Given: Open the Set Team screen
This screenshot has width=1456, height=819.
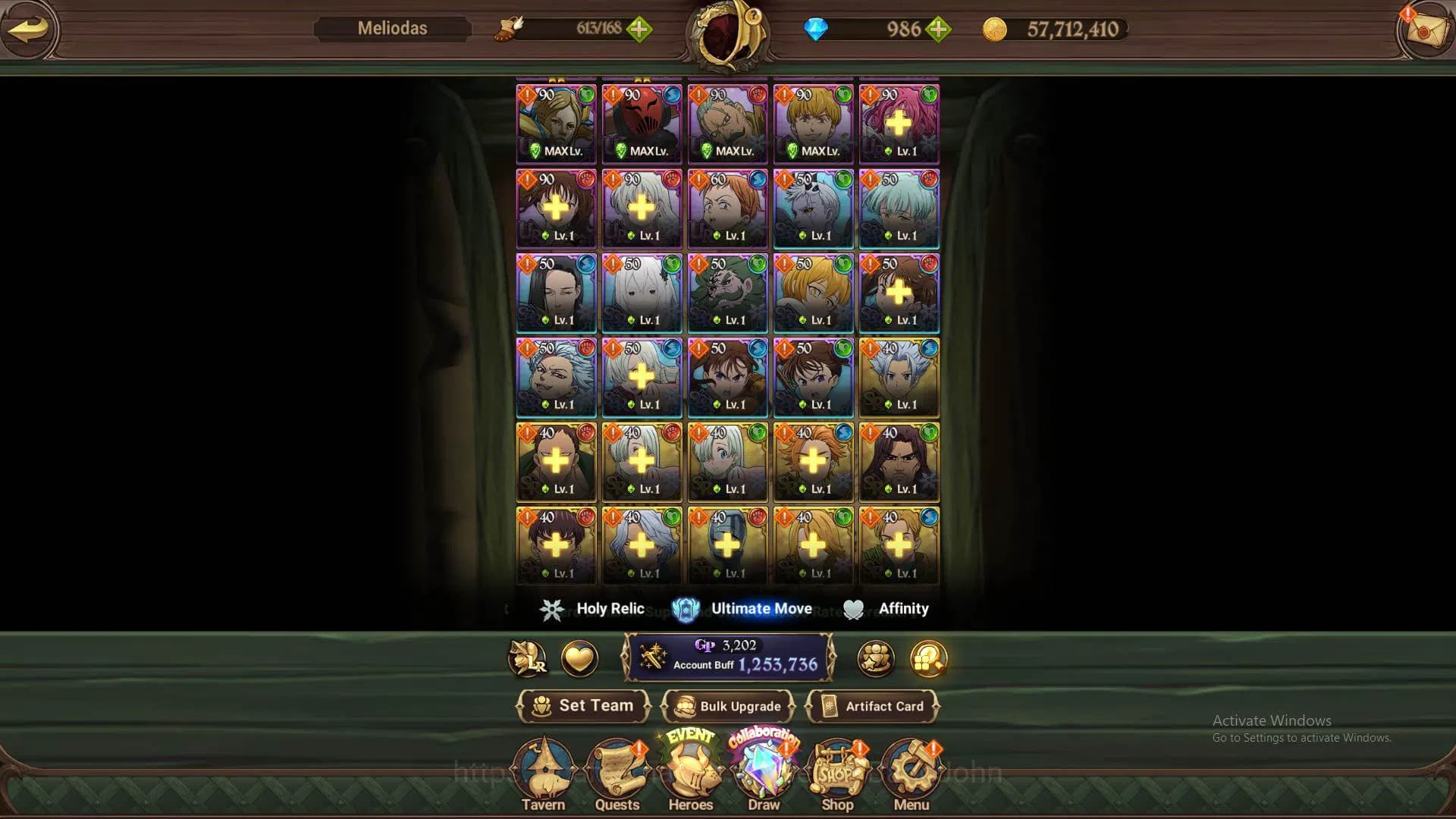Looking at the screenshot, I should [583, 706].
